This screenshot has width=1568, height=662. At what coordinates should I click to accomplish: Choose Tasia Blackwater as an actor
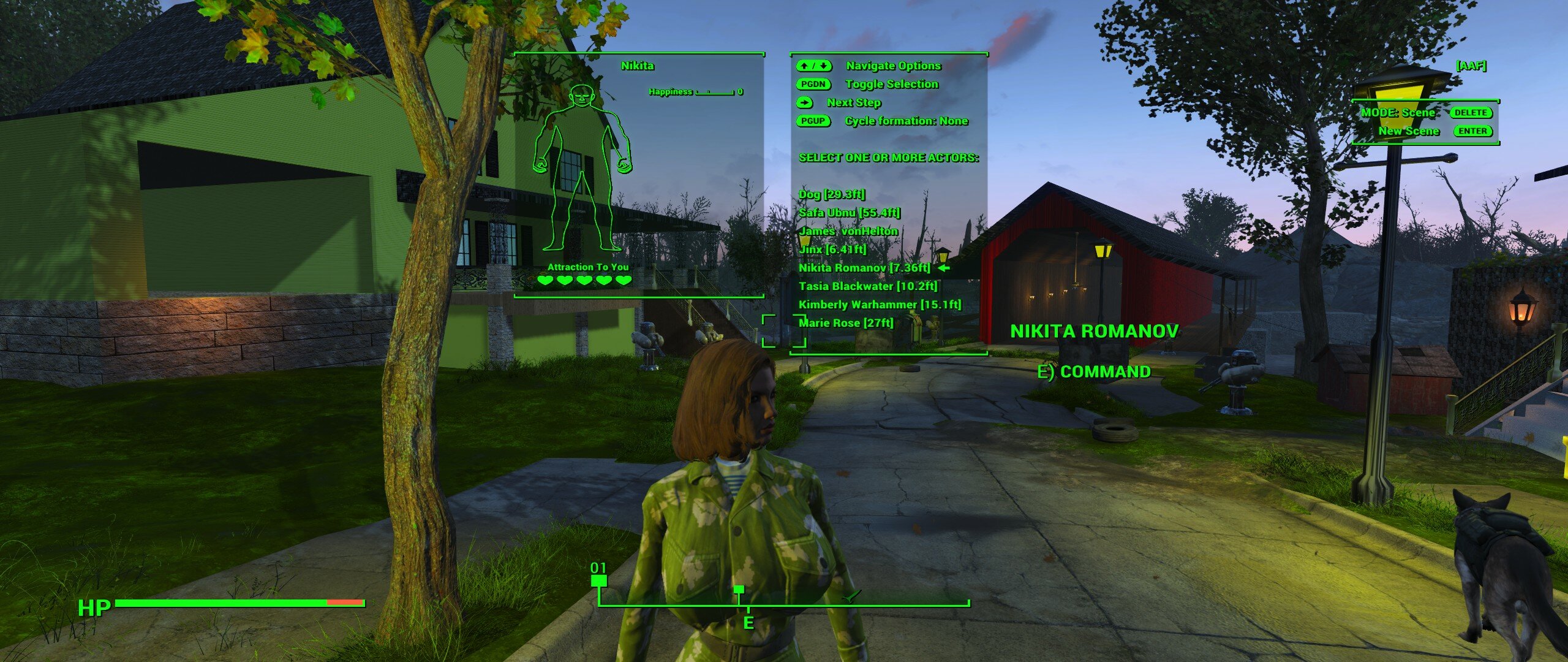(x=867, y=286)
